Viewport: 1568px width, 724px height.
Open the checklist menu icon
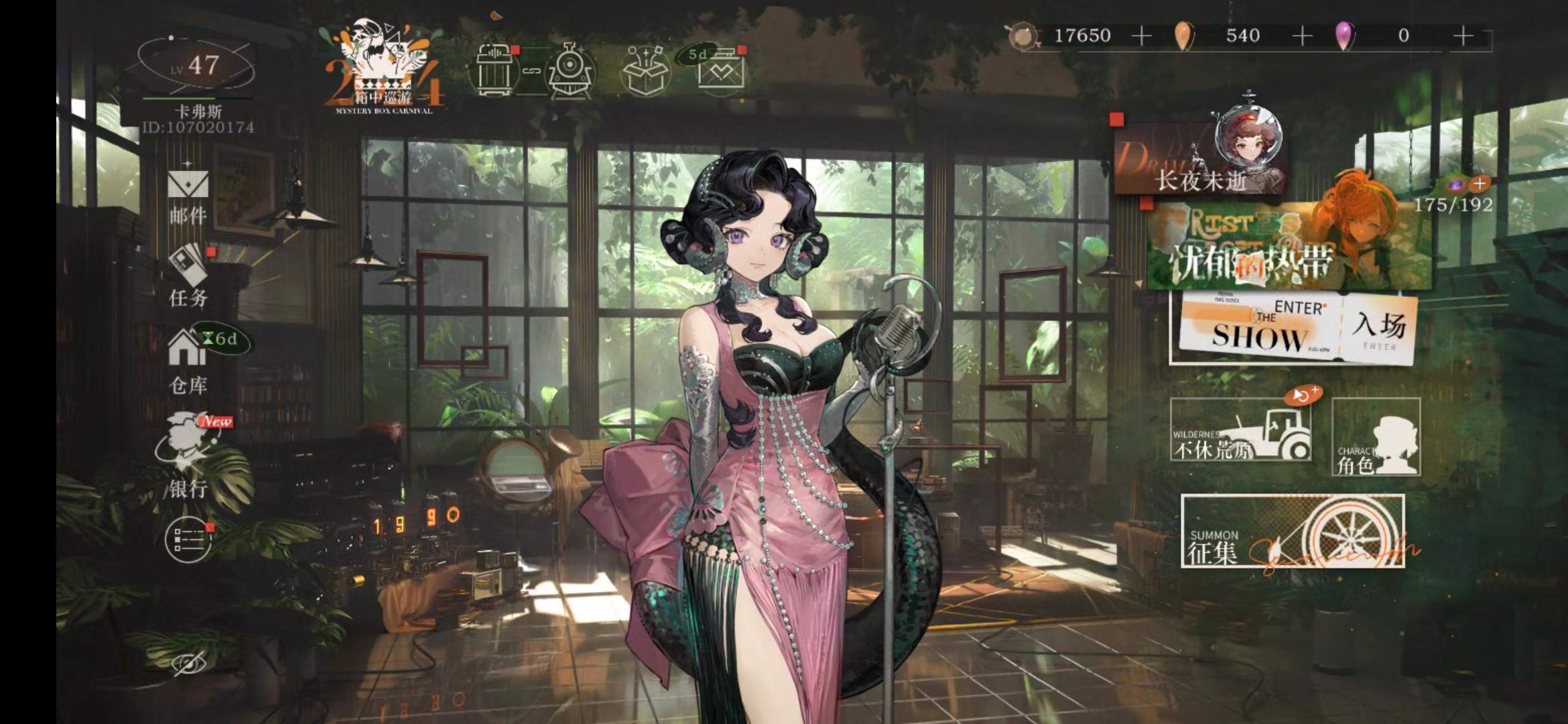[188, 540]
